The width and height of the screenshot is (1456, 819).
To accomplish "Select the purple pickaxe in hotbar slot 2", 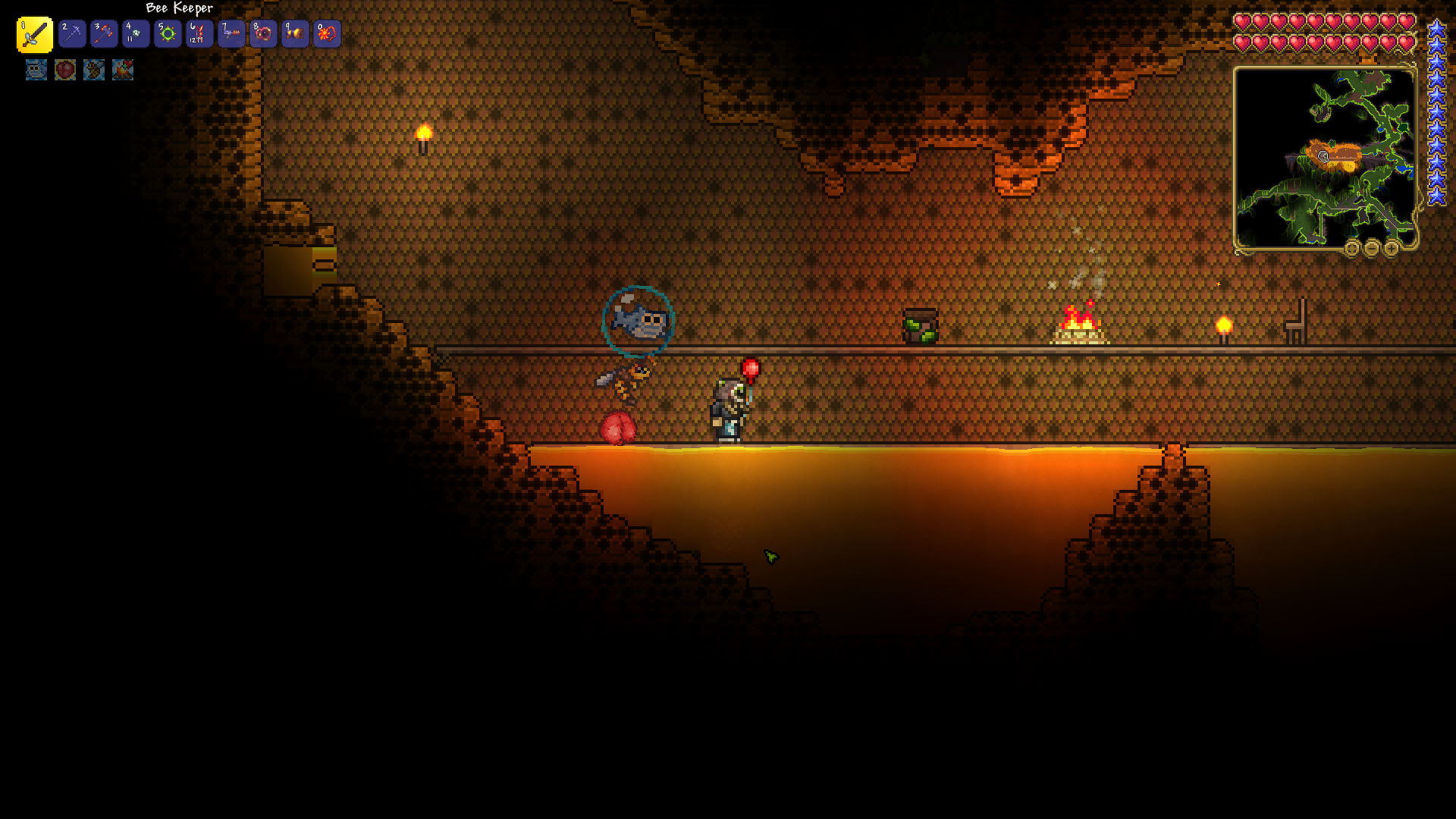I will (72, 34).
